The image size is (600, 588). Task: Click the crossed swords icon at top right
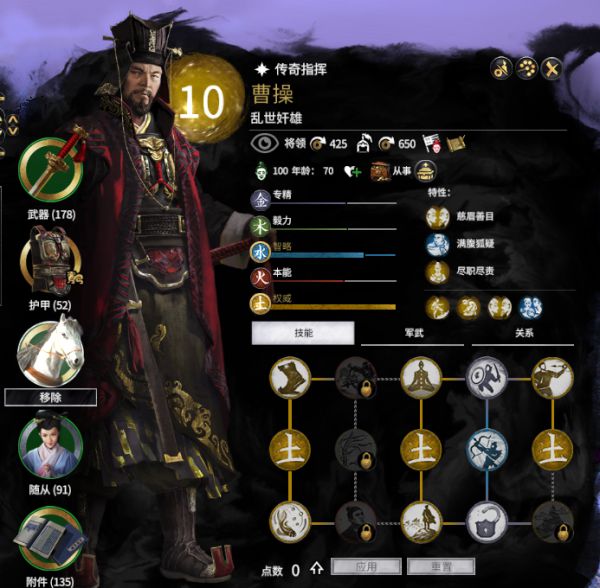coord(551,68)
